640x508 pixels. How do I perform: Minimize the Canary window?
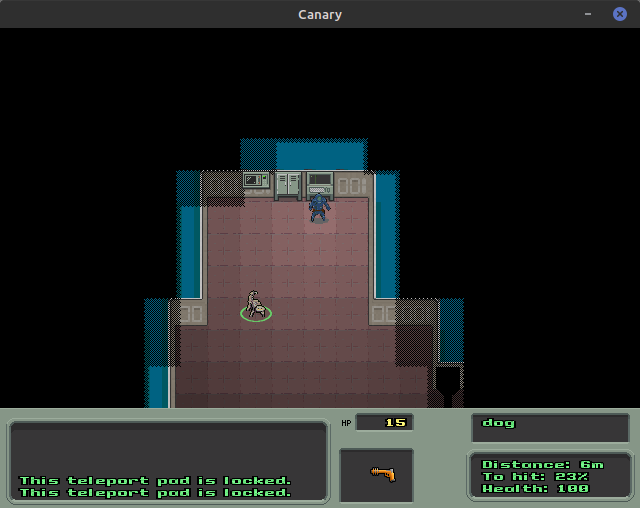click(589, 14)
